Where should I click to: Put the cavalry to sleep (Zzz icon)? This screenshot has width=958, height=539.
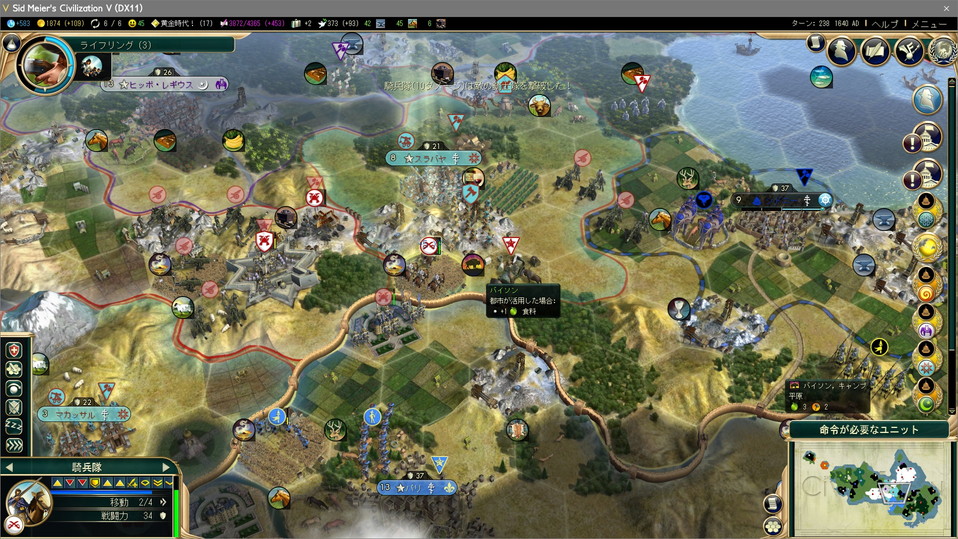pyautogui.click(x=13, y=426)
